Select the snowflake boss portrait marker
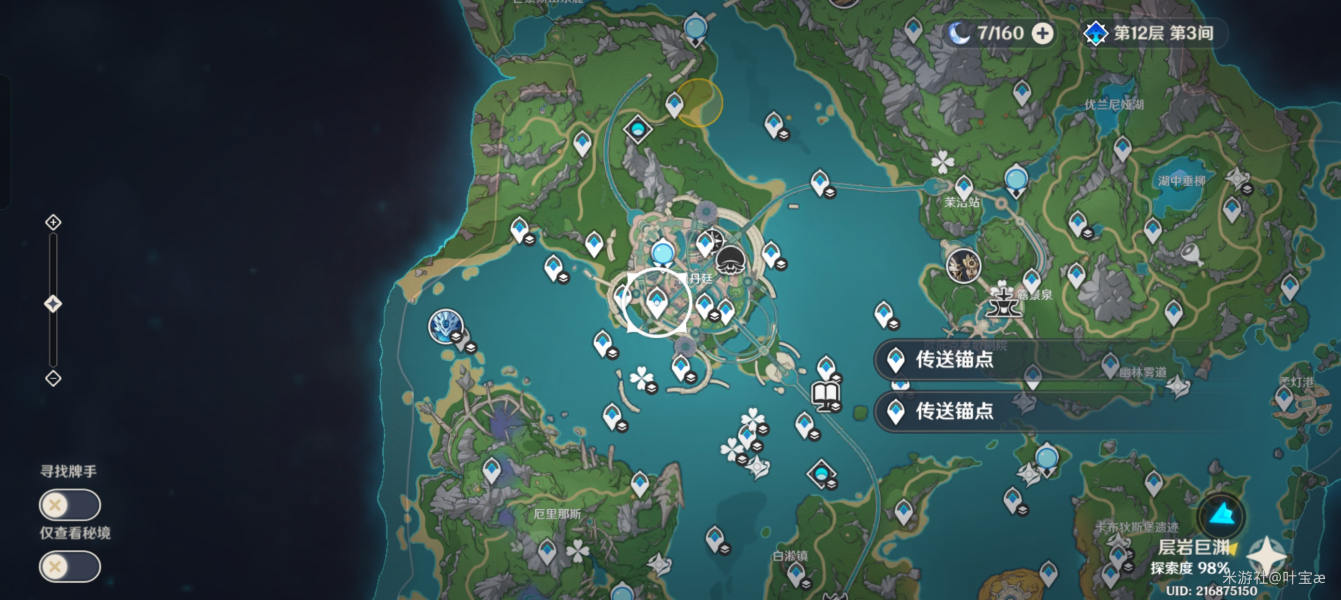 point(445,326)
